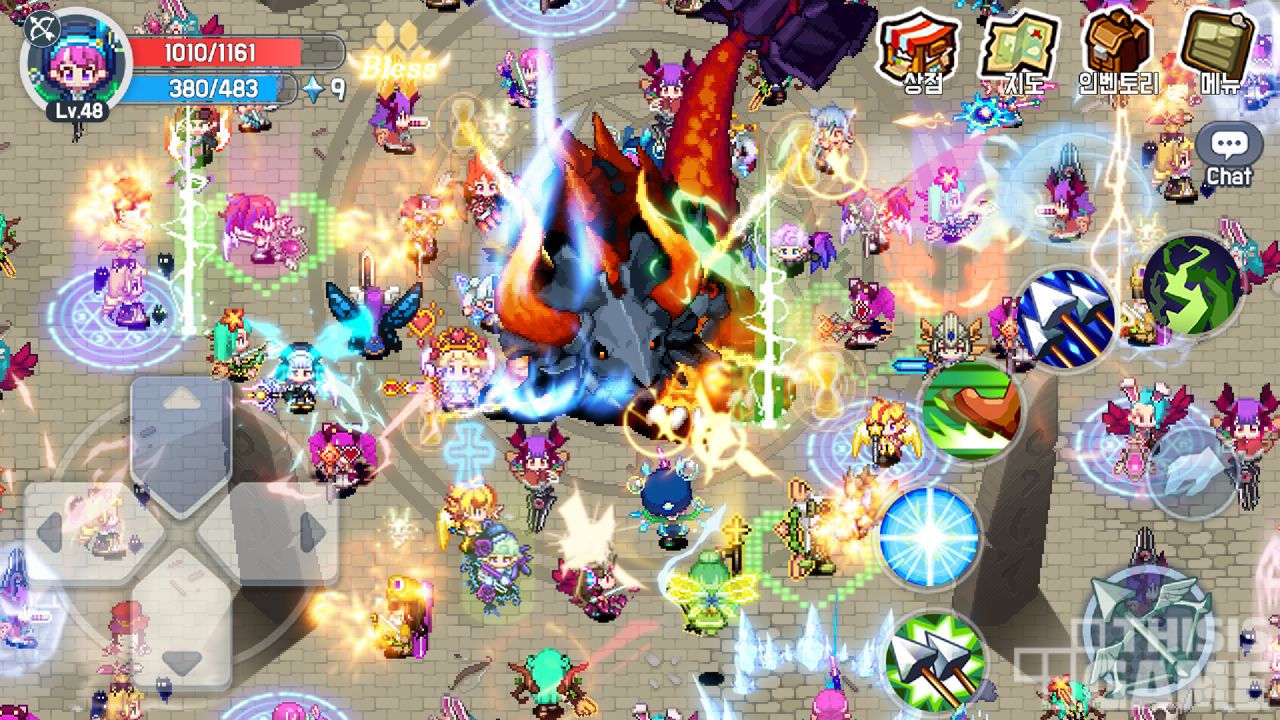Use the blue triple-arrow skill

1066,316
